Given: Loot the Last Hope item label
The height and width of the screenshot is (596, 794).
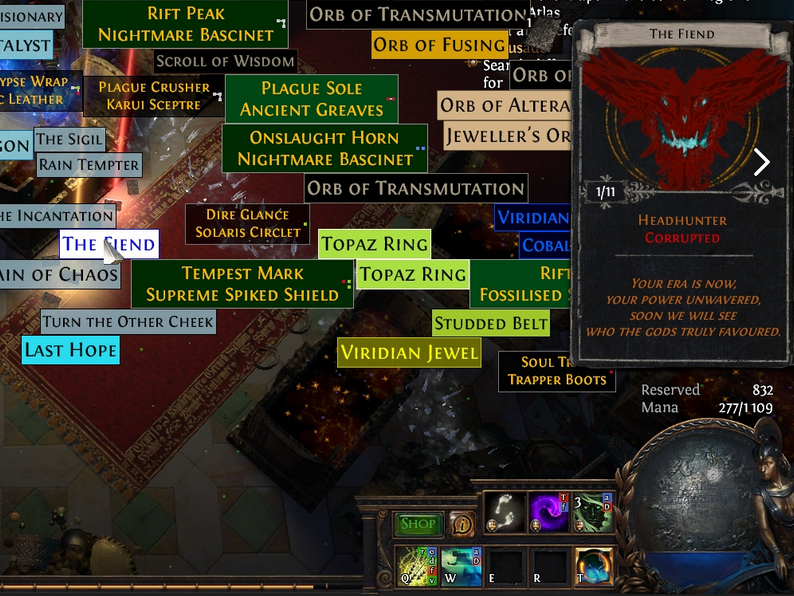Looking at the screenshot, I should pyautogui.click(x=71, y=350).
